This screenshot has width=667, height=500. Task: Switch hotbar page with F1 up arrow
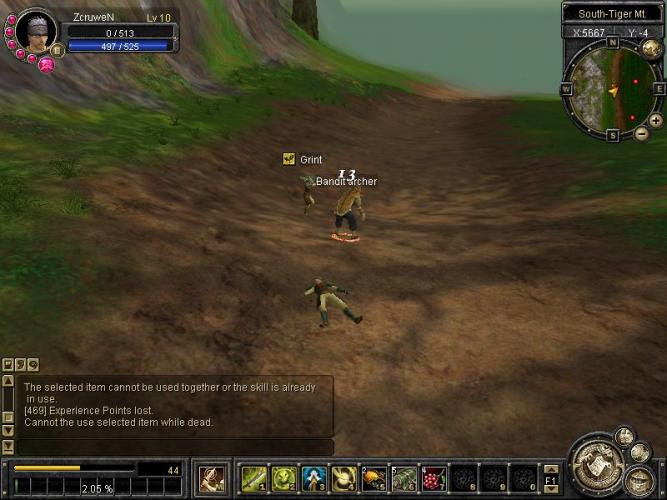[550, 468]
